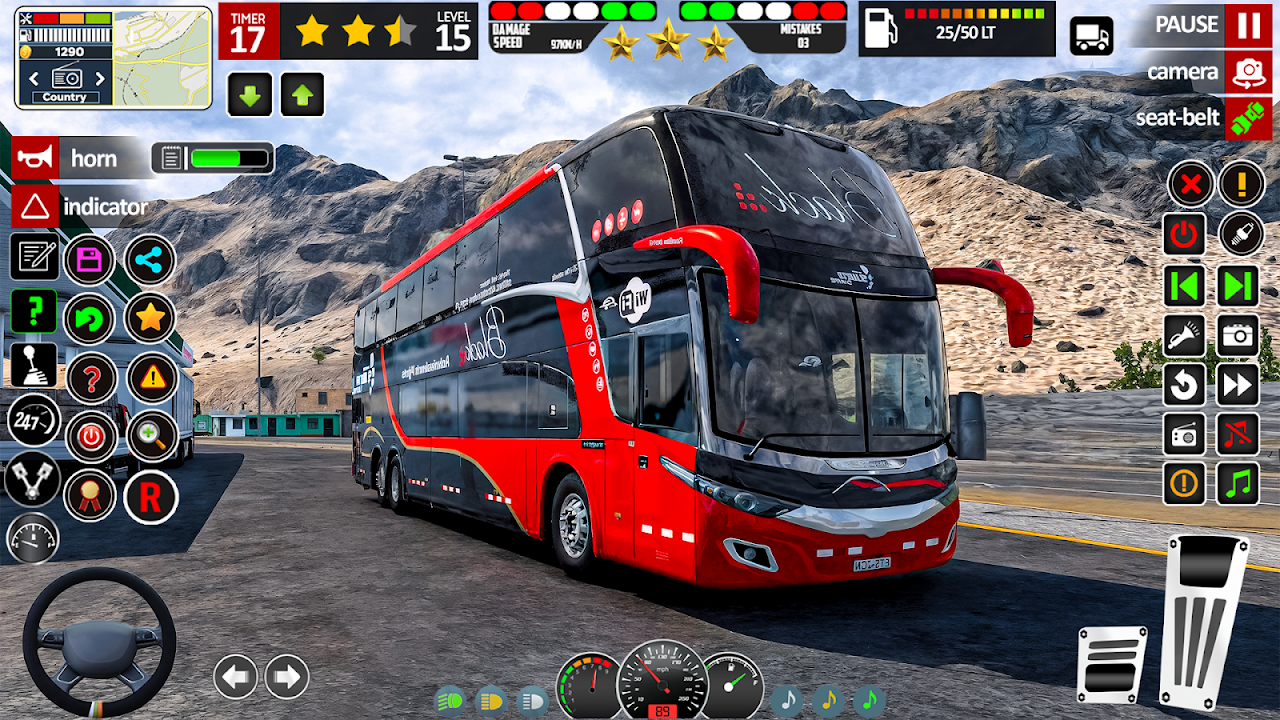Click the green up arrow button
This screenshot has width=1280, height=720.
302,95
